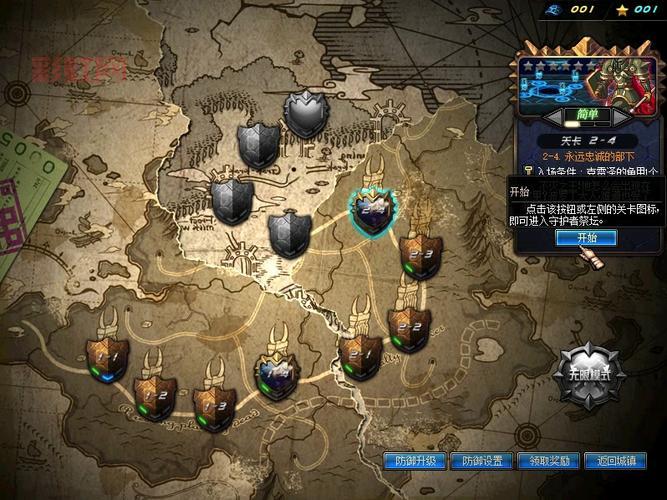The height and width of the screenshot is (500, 667).
Task: Click the 开始 start button
Action: pyautogui.click(x=586, y=238)
